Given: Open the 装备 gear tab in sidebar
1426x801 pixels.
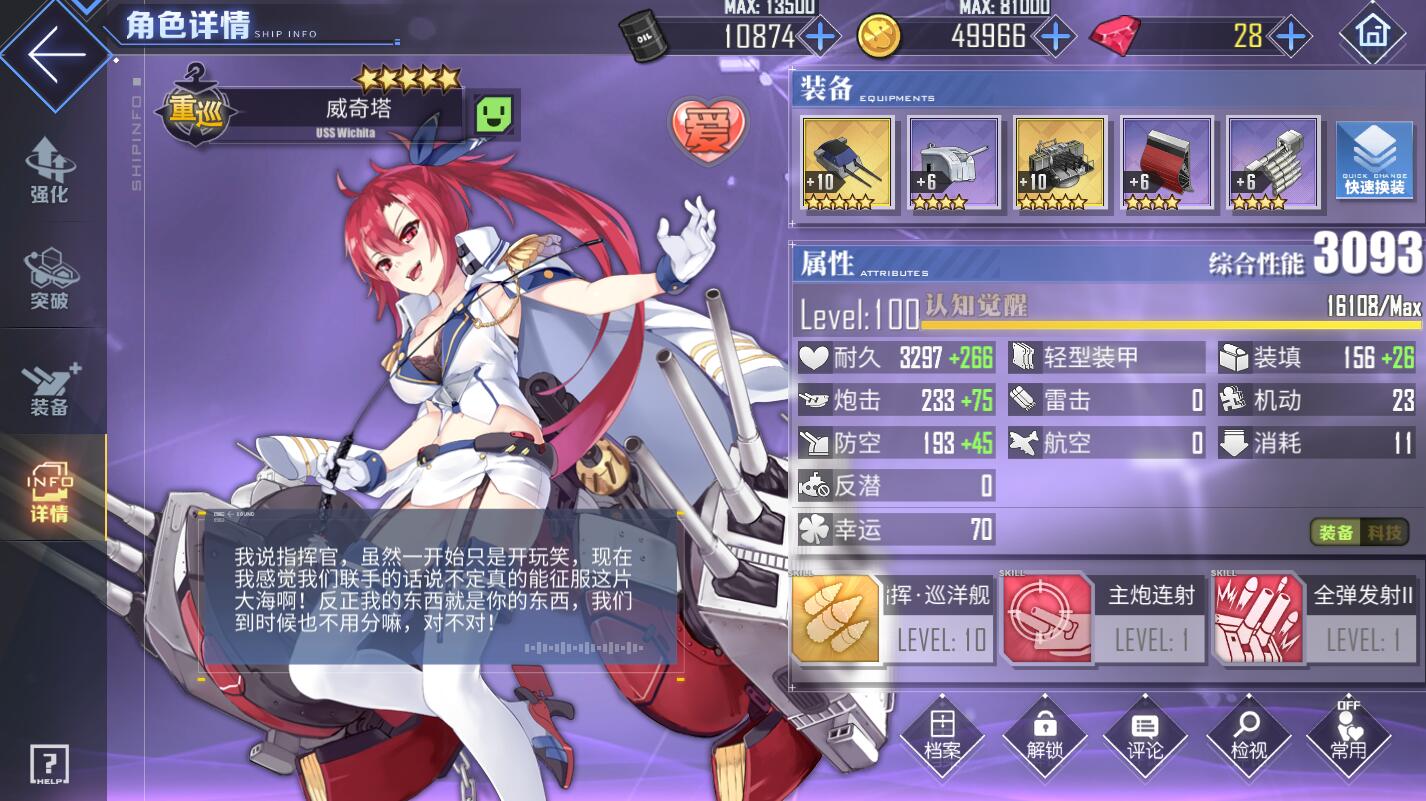Looking at the screenshot, I should coord(48,388).
